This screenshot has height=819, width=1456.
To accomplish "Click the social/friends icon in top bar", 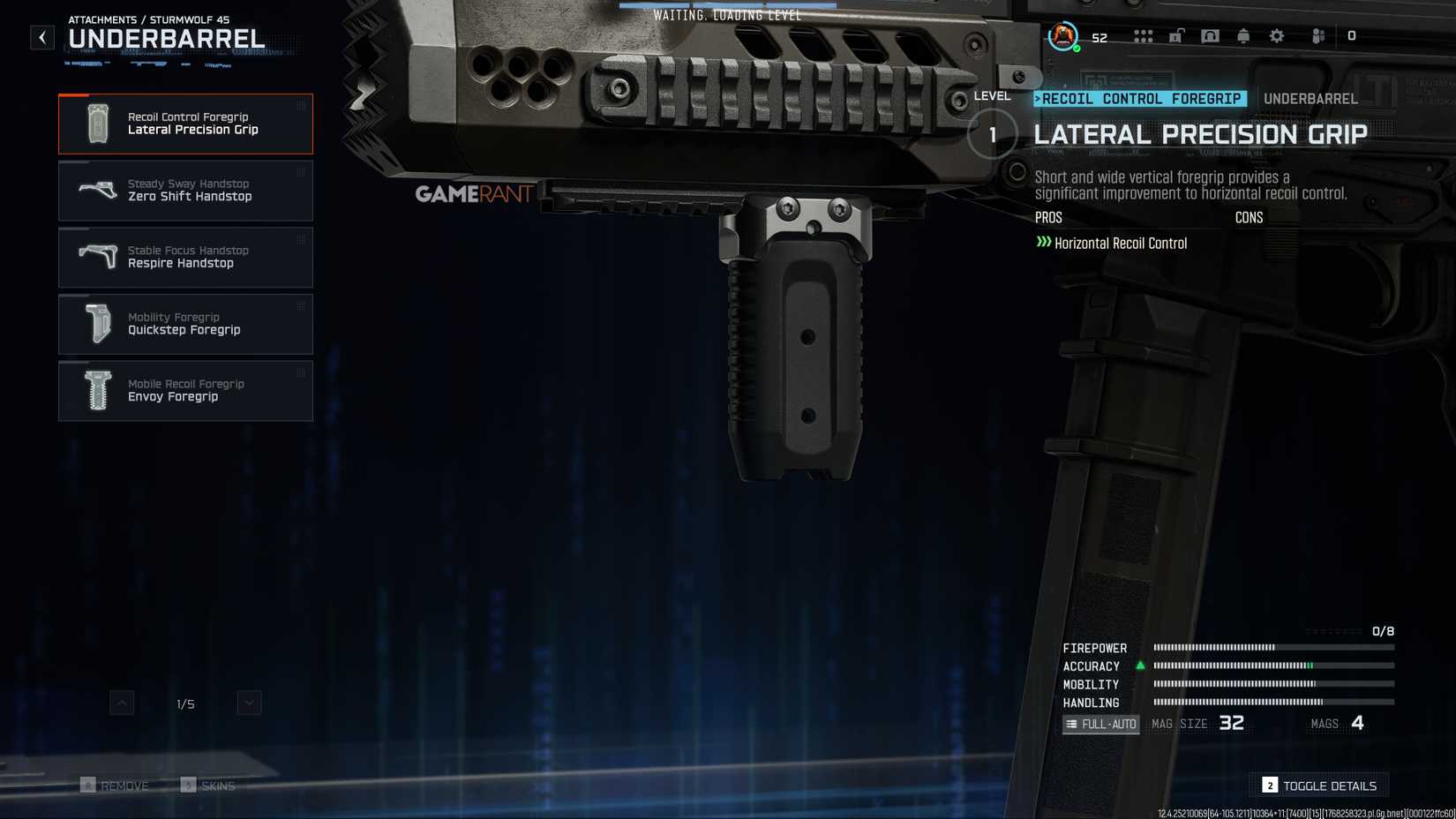I will pos(1317,36).
